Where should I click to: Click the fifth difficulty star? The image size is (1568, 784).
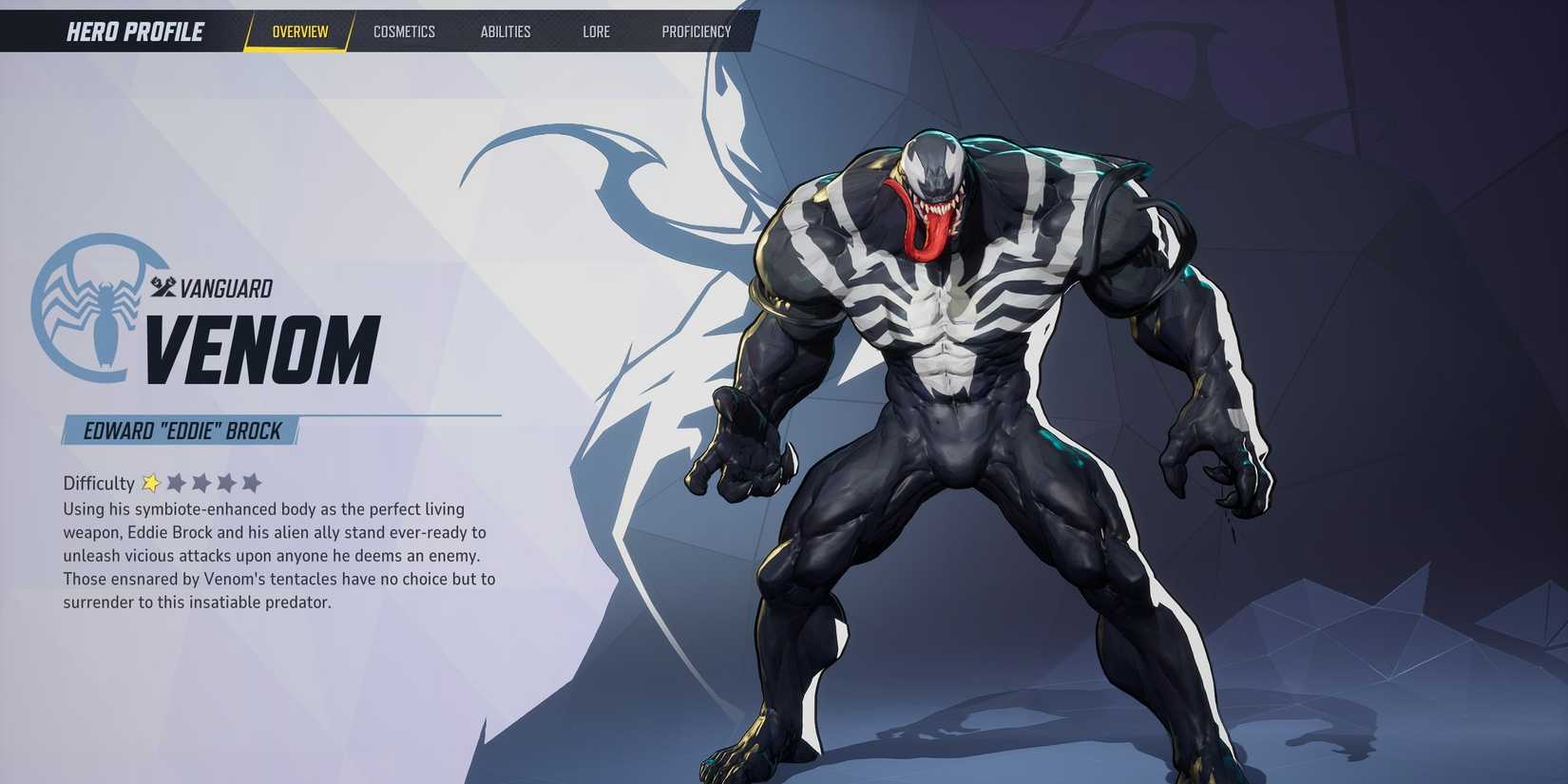tap(253, 483)
